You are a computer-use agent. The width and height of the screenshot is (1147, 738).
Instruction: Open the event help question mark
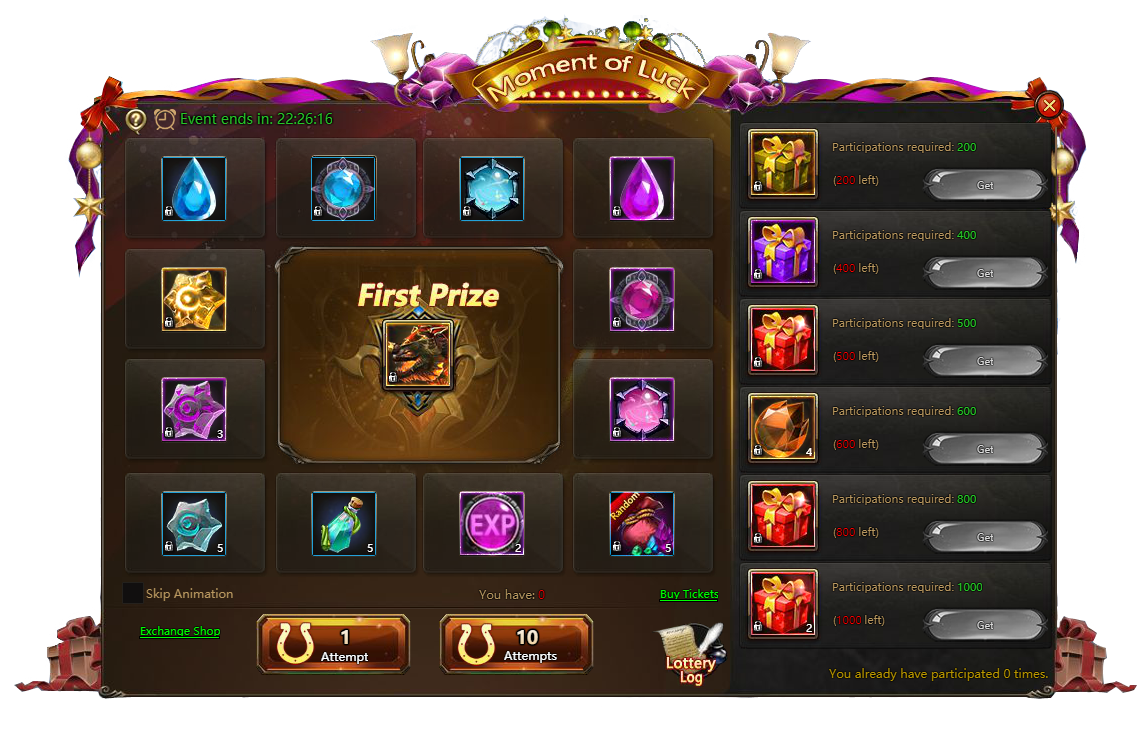pos(136,120)
